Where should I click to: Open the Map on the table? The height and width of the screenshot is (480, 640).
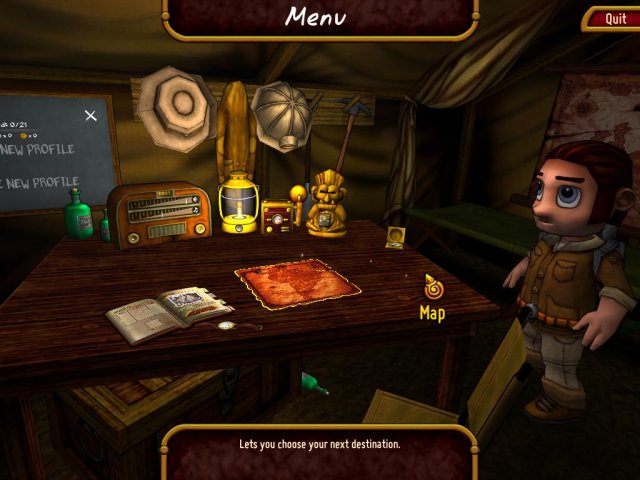pos(298,282)
